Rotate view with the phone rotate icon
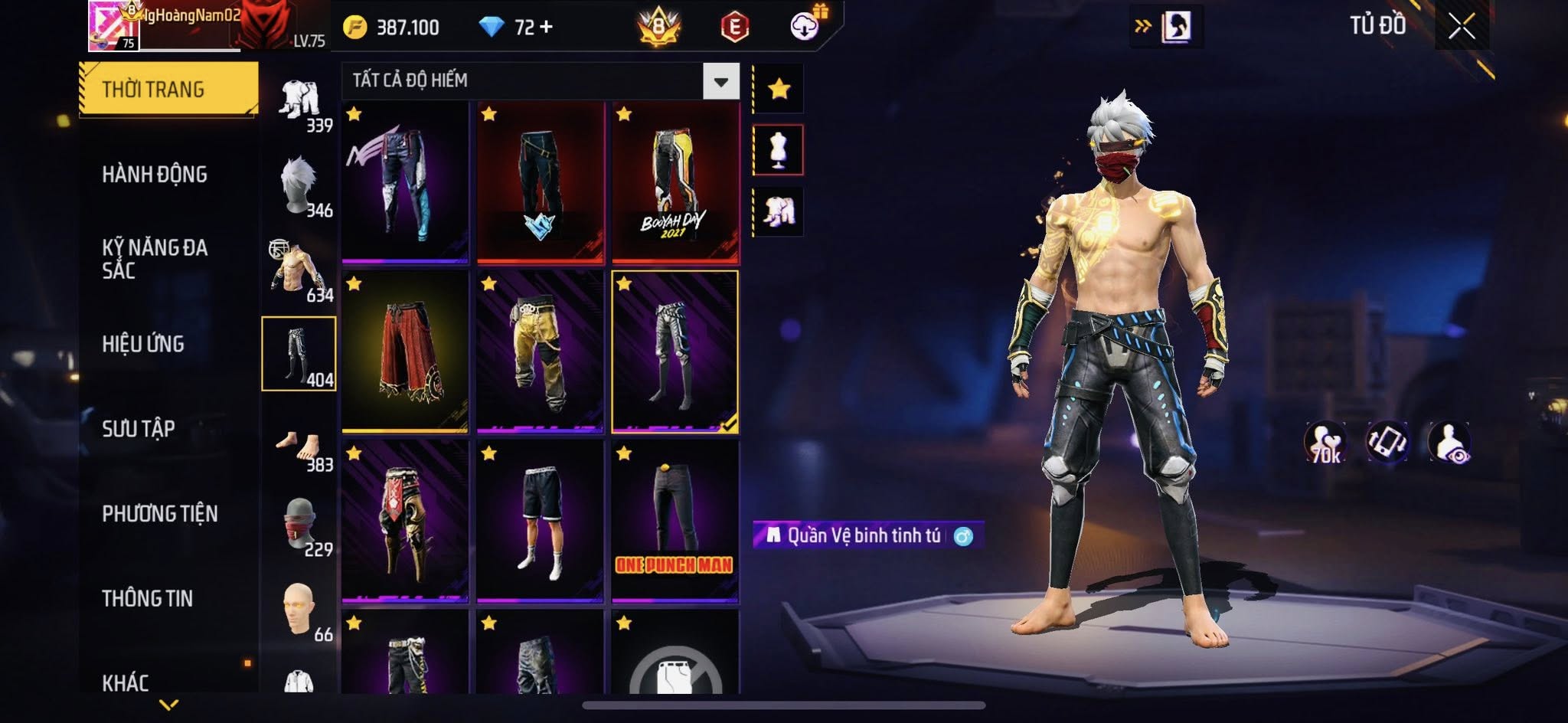1568x723 pixels. 1387,443
